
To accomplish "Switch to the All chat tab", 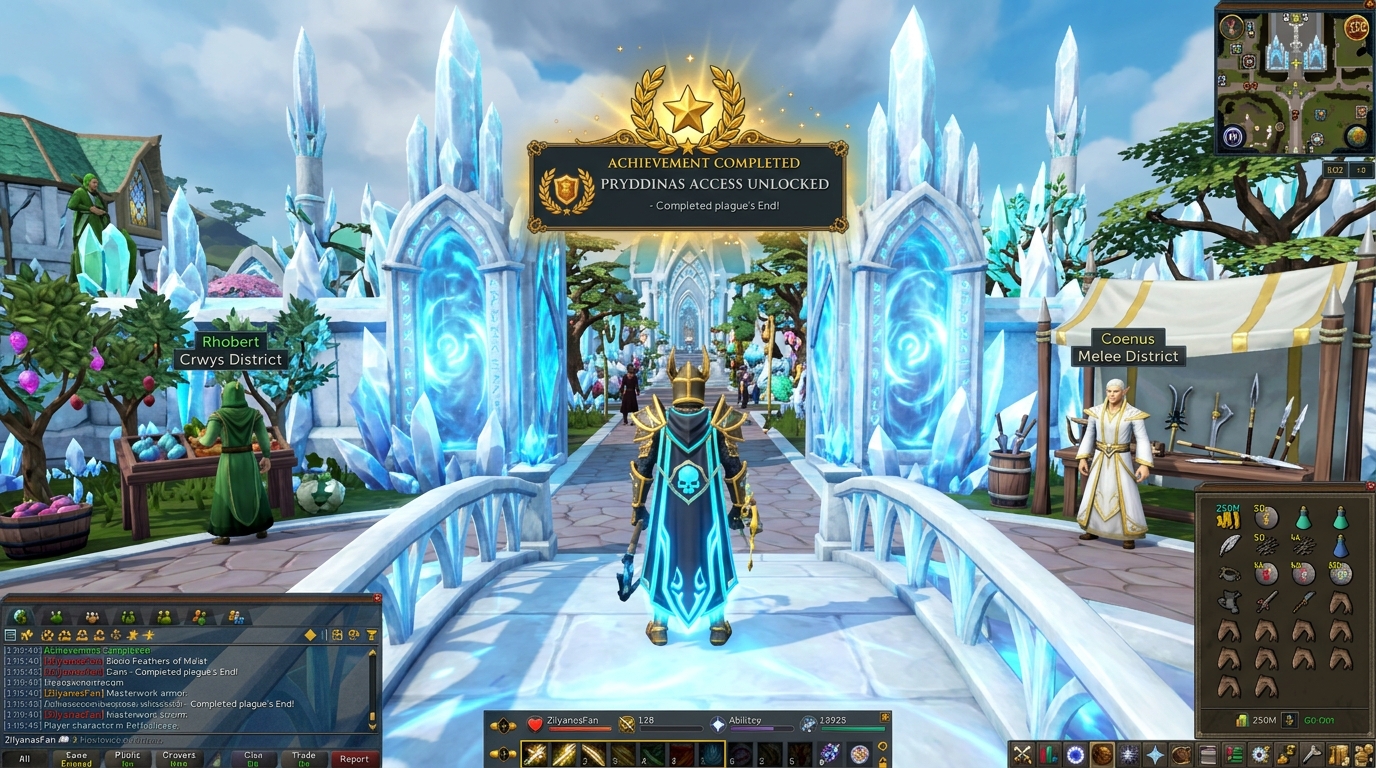I will coord(25,759).
